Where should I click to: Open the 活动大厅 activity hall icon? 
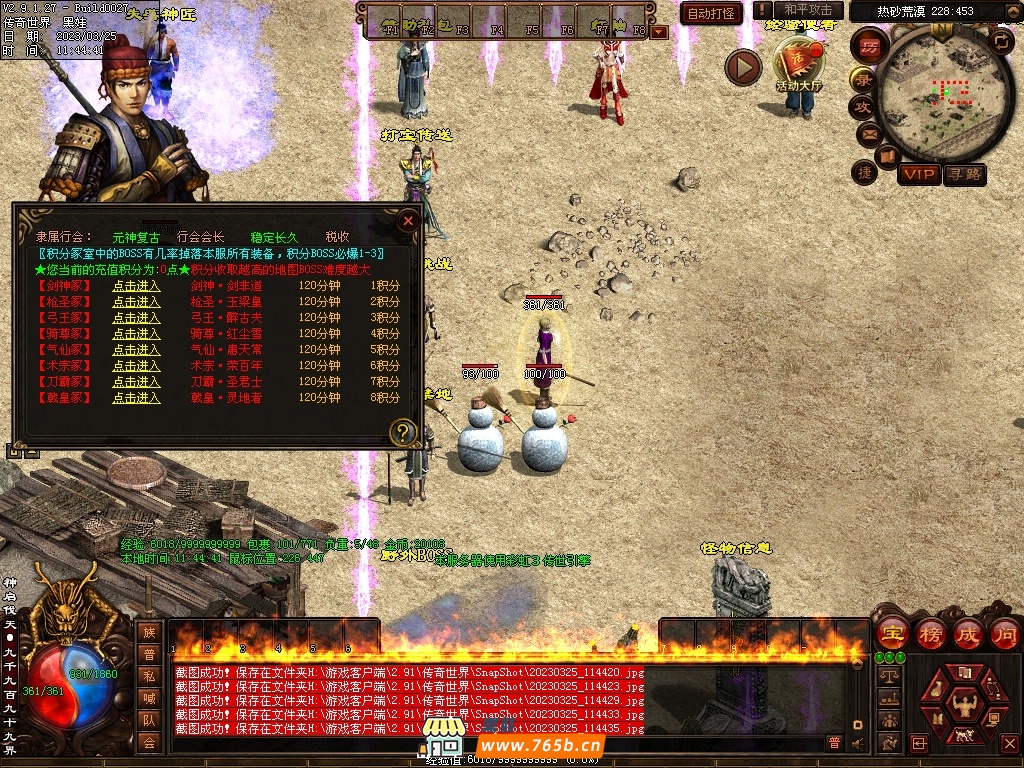coord(798,64)
